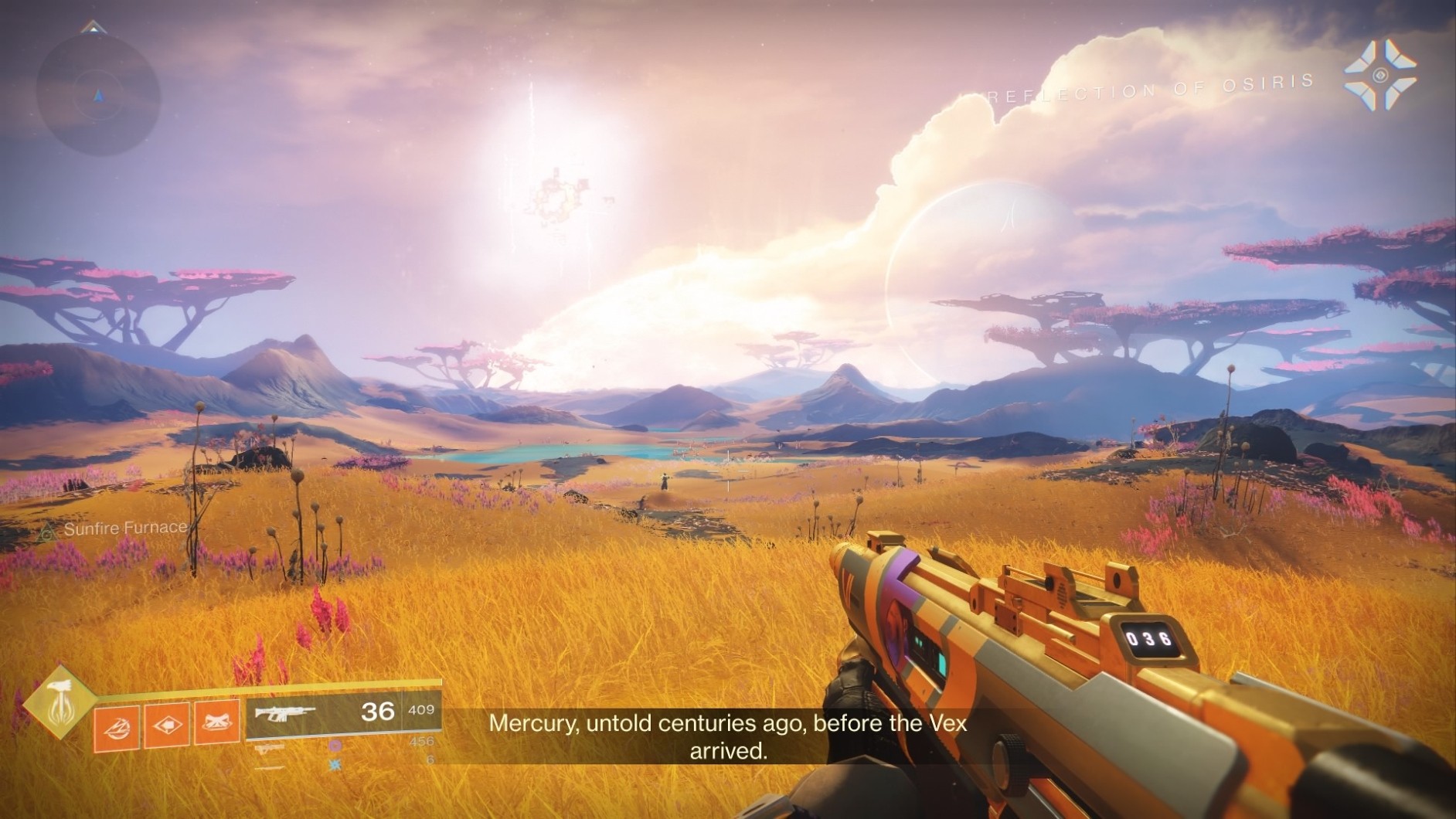Screen dimensions: 1456x819
Task: Click the purple buff indicator under the ammo counter
Action: (x=335, y=746)
